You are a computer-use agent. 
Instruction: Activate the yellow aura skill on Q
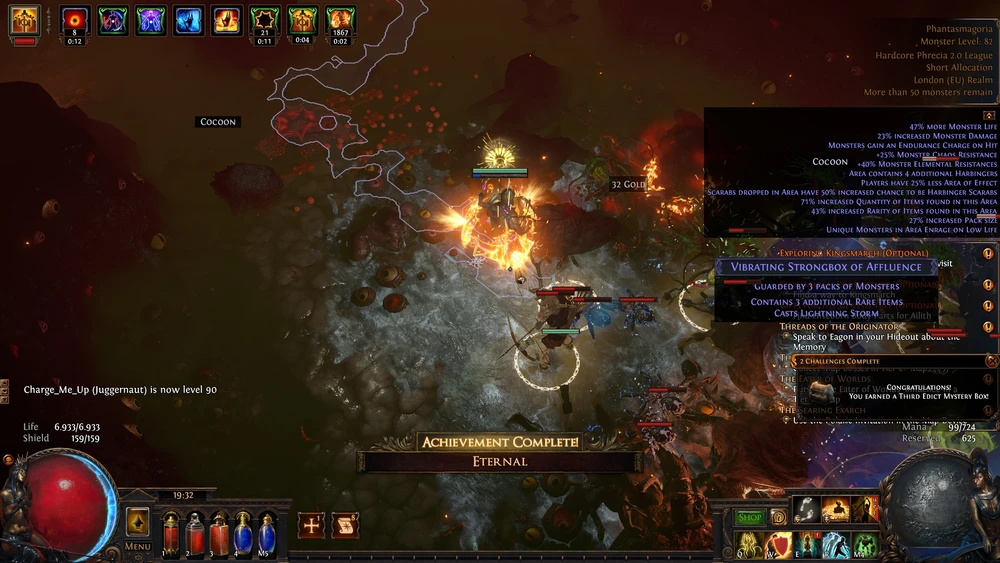click(x=749, y=545)
